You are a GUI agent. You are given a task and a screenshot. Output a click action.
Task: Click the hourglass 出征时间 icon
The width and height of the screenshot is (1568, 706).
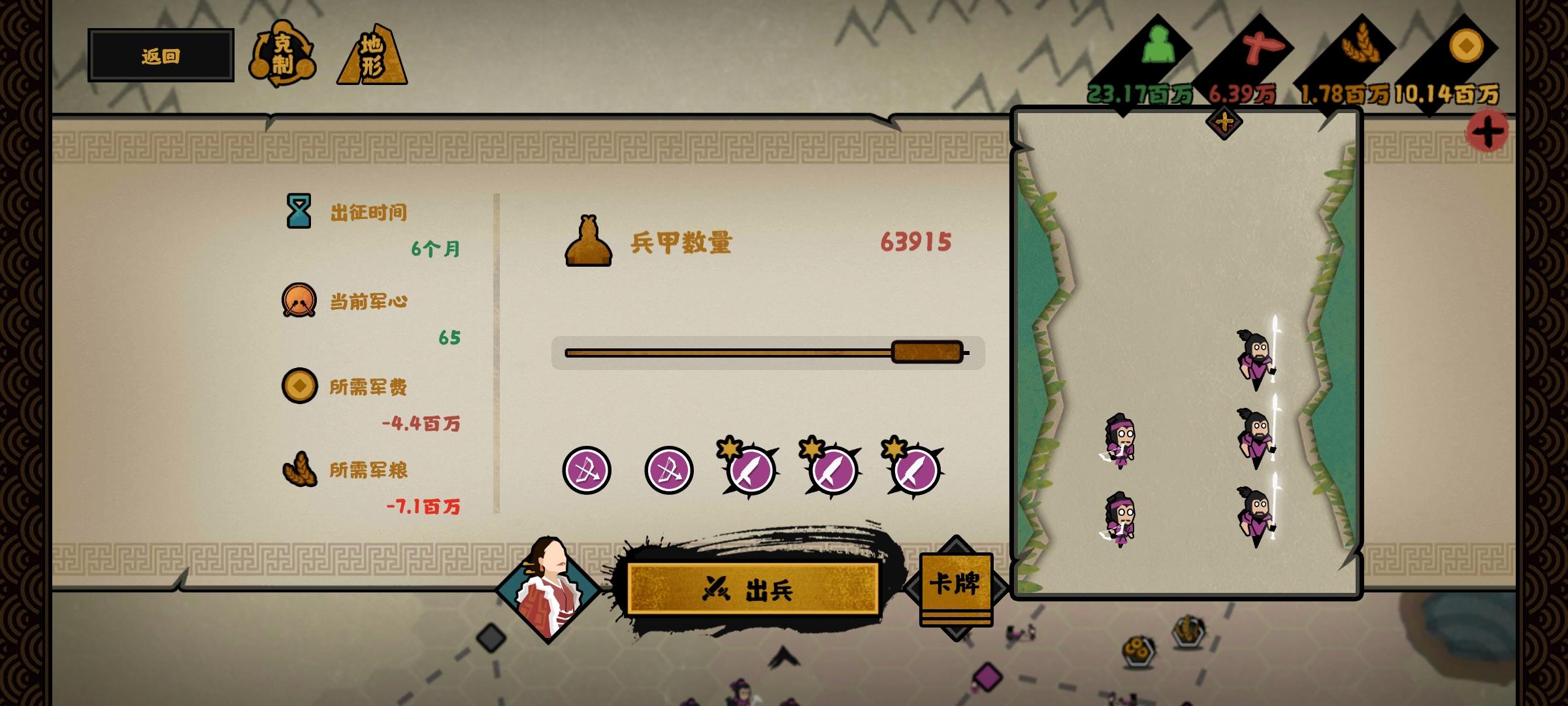click(300, 210)
